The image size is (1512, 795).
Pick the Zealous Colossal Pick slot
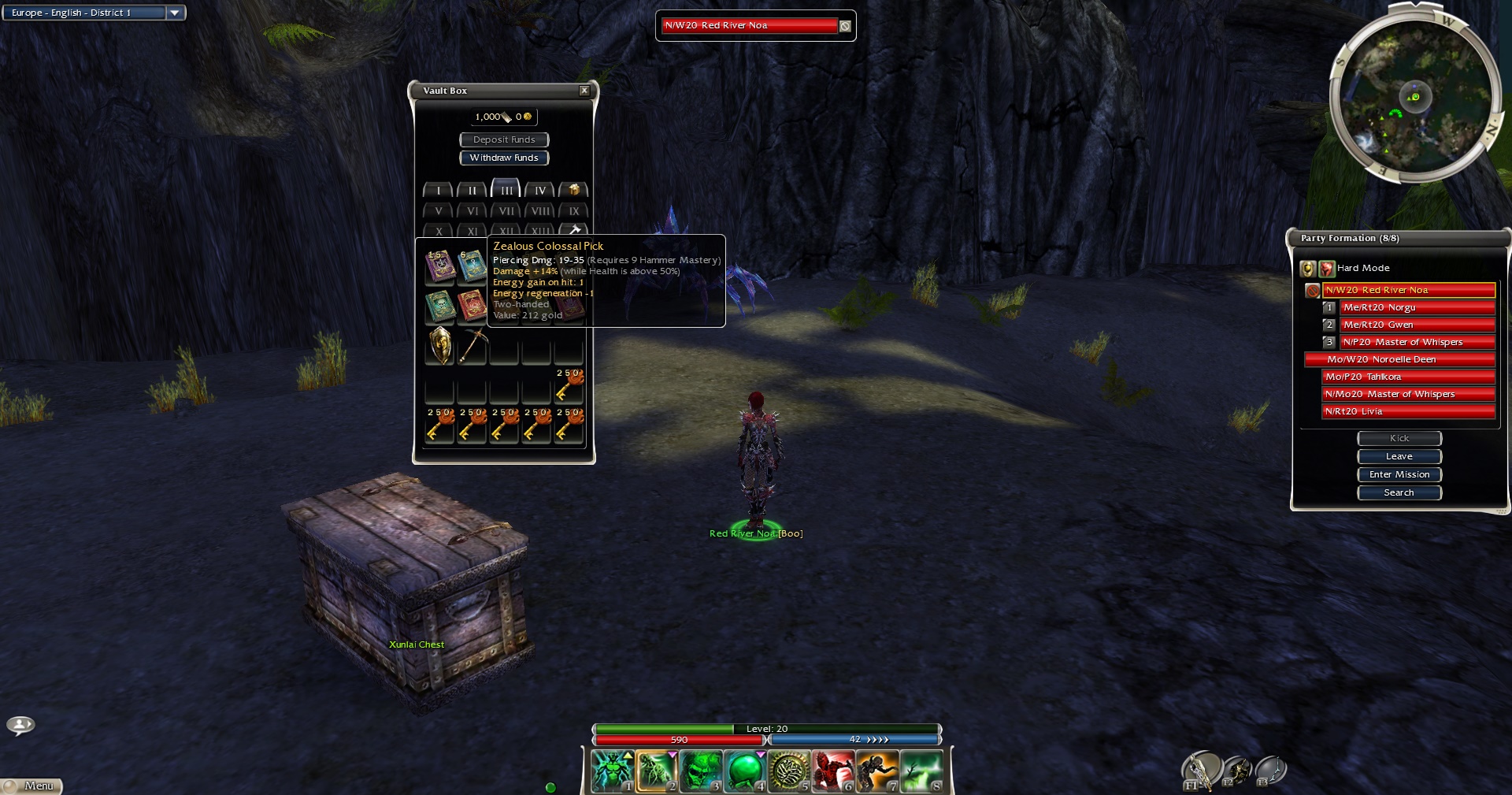pyautogui.click(x=472, y=346)
